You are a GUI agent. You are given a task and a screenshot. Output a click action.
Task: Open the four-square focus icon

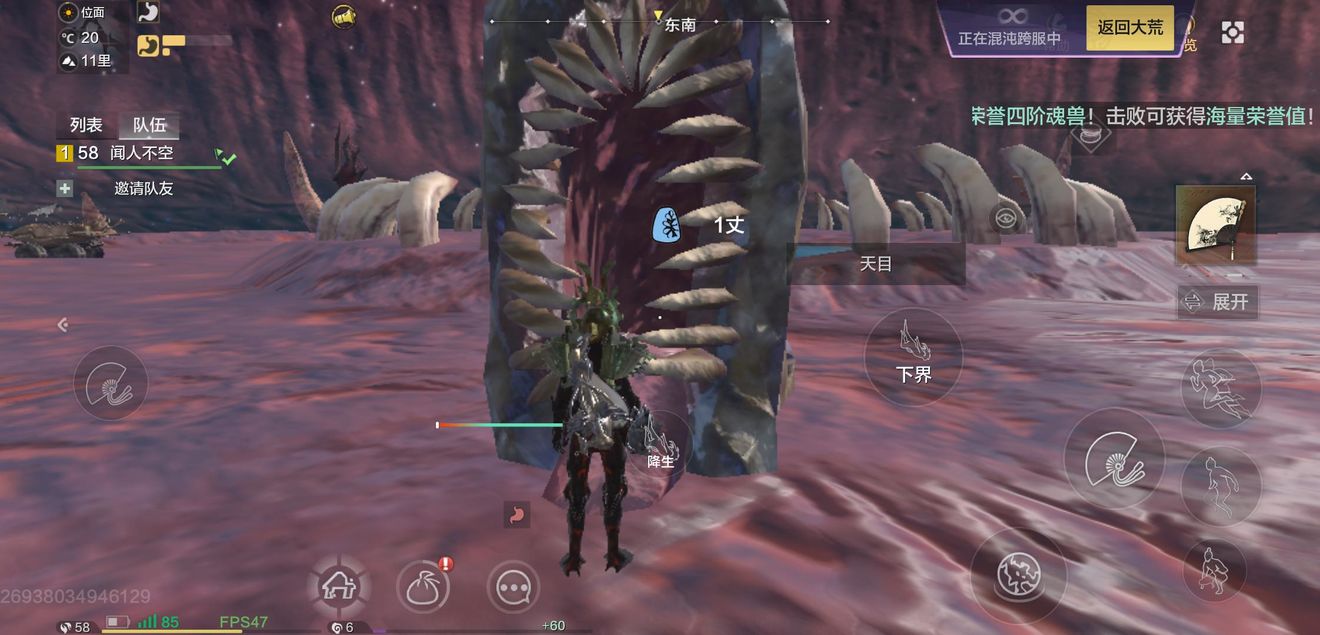coord(1233,32)
